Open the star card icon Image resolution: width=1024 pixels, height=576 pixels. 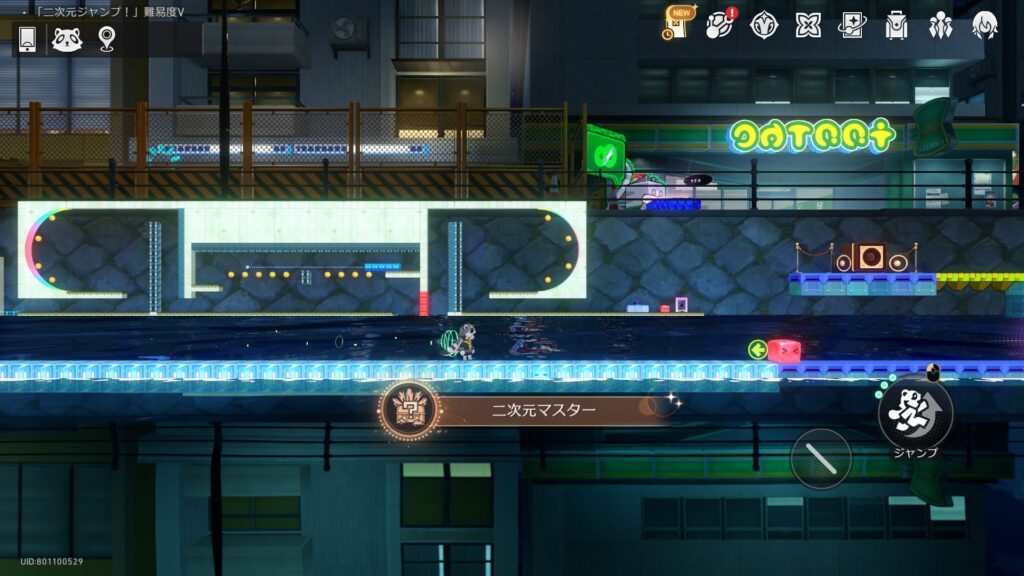[x=852, y=25]
